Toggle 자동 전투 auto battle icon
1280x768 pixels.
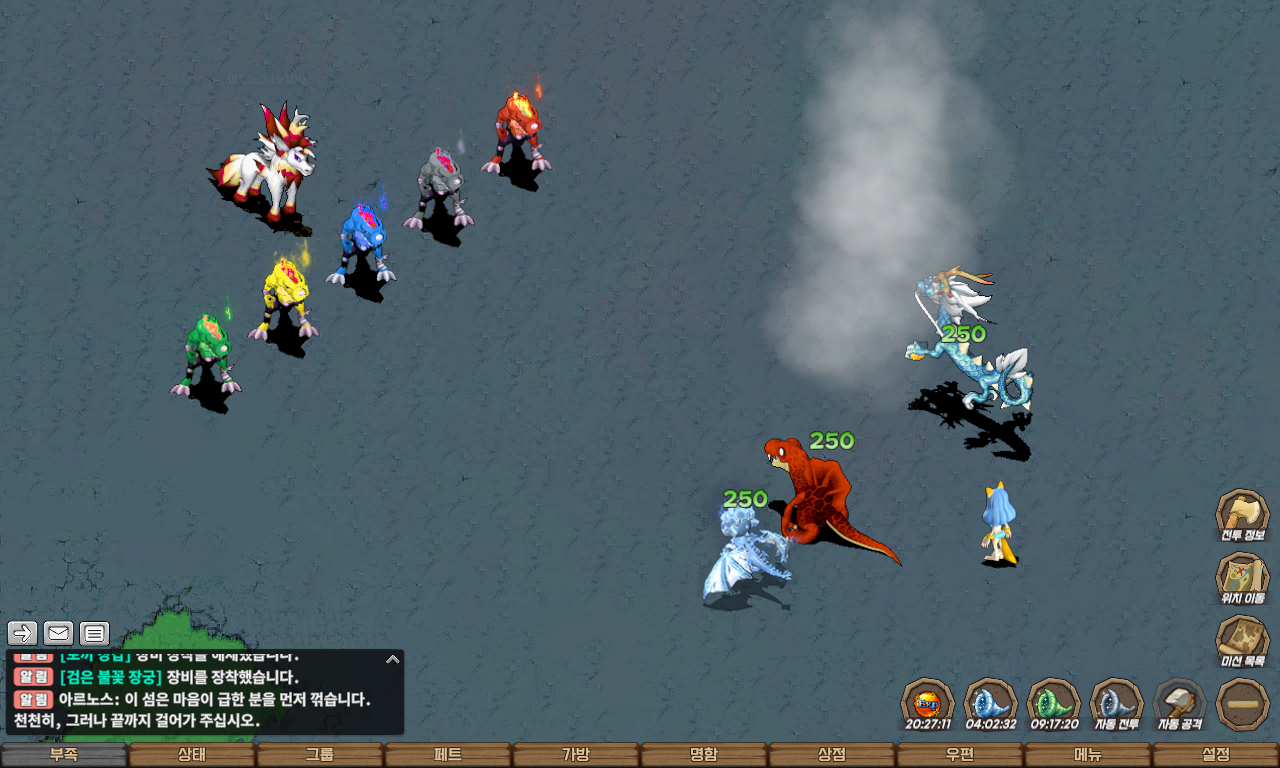(1116, 704)
